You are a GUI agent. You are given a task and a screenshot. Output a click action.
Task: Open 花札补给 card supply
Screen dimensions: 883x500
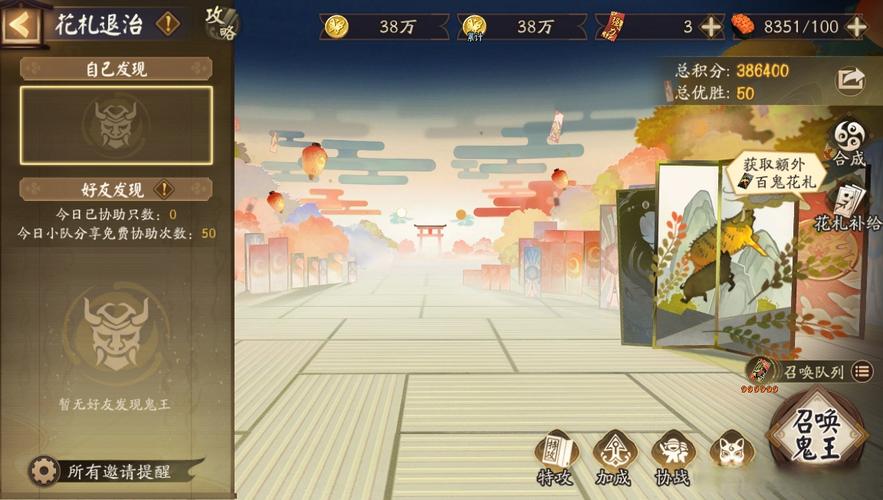(x=849, y=207)
